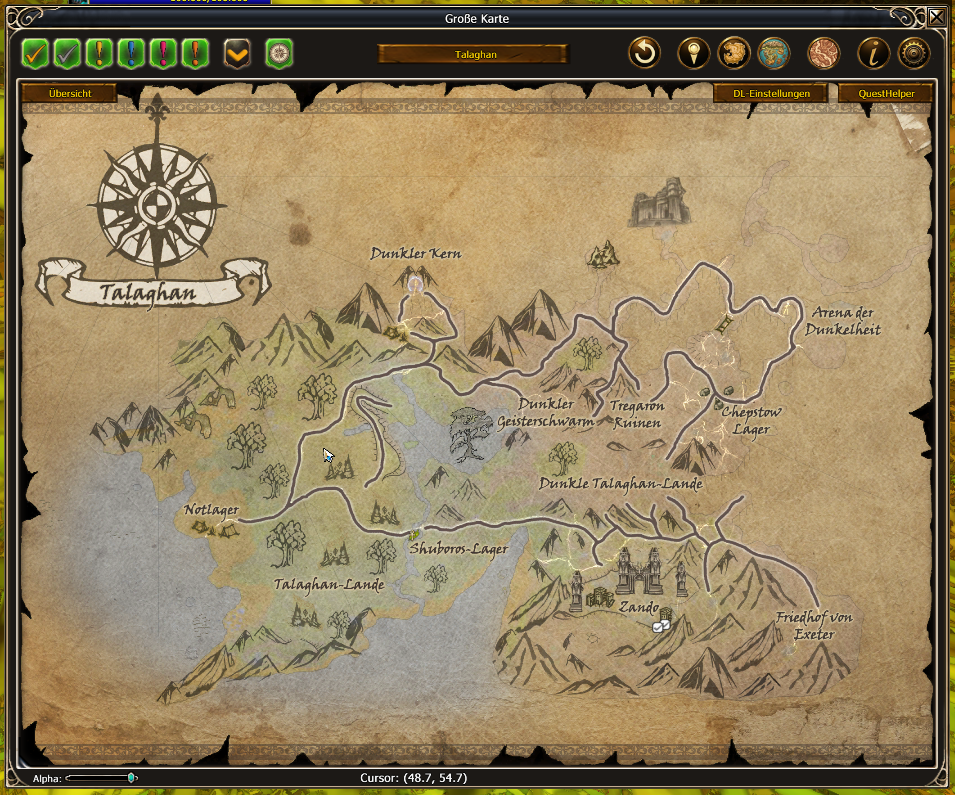The height and width of the screenshot is (795, 955).
Task: Toggle the orange checkmark quest filter
Action: 36,53
